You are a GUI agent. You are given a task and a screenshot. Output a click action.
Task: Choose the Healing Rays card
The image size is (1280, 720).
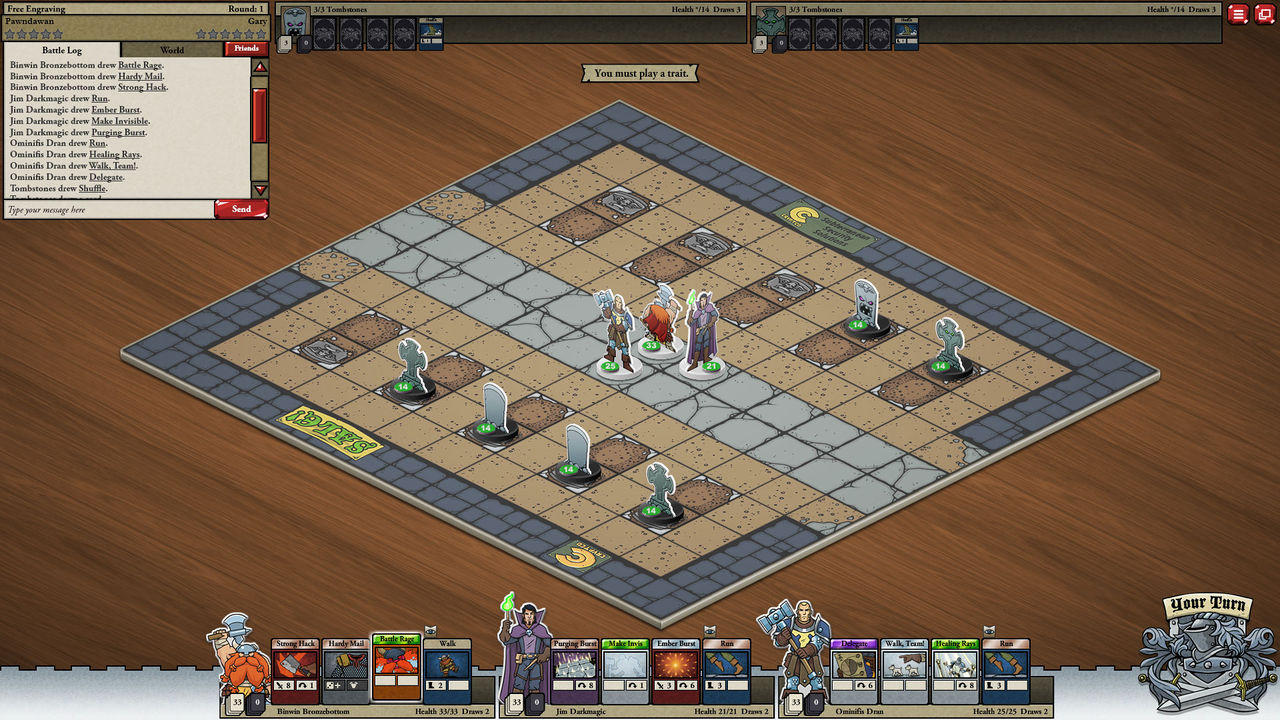pyautogui.click(x=956, y=670)
